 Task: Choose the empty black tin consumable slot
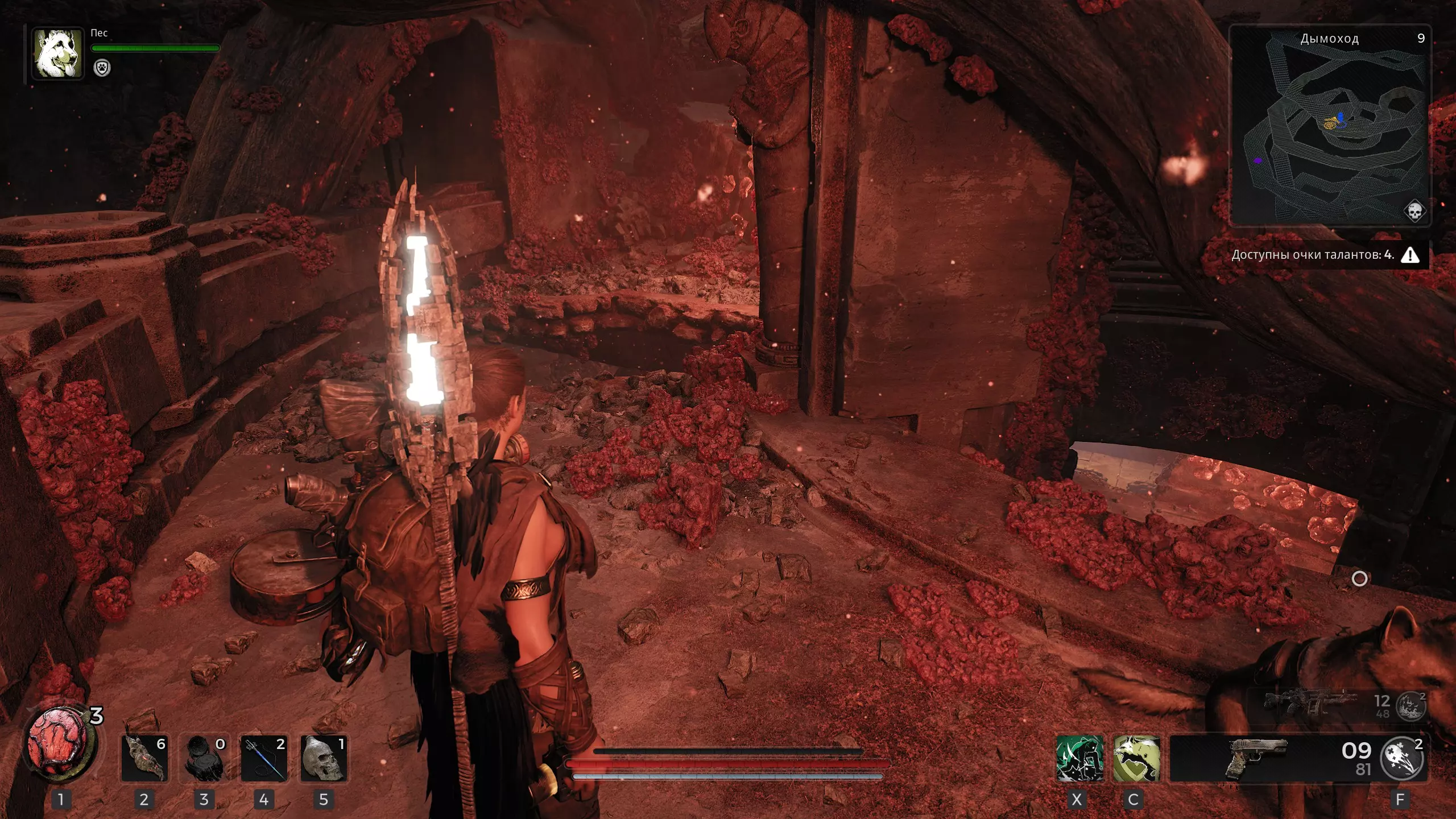click(204, 758)
